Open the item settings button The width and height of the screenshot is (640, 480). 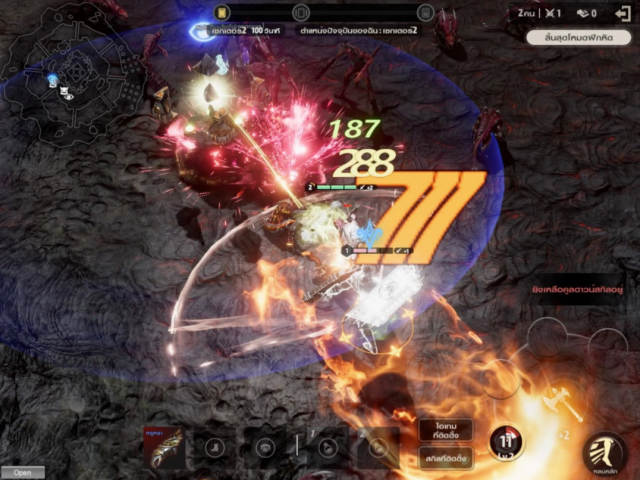click(x=445, y=431)
